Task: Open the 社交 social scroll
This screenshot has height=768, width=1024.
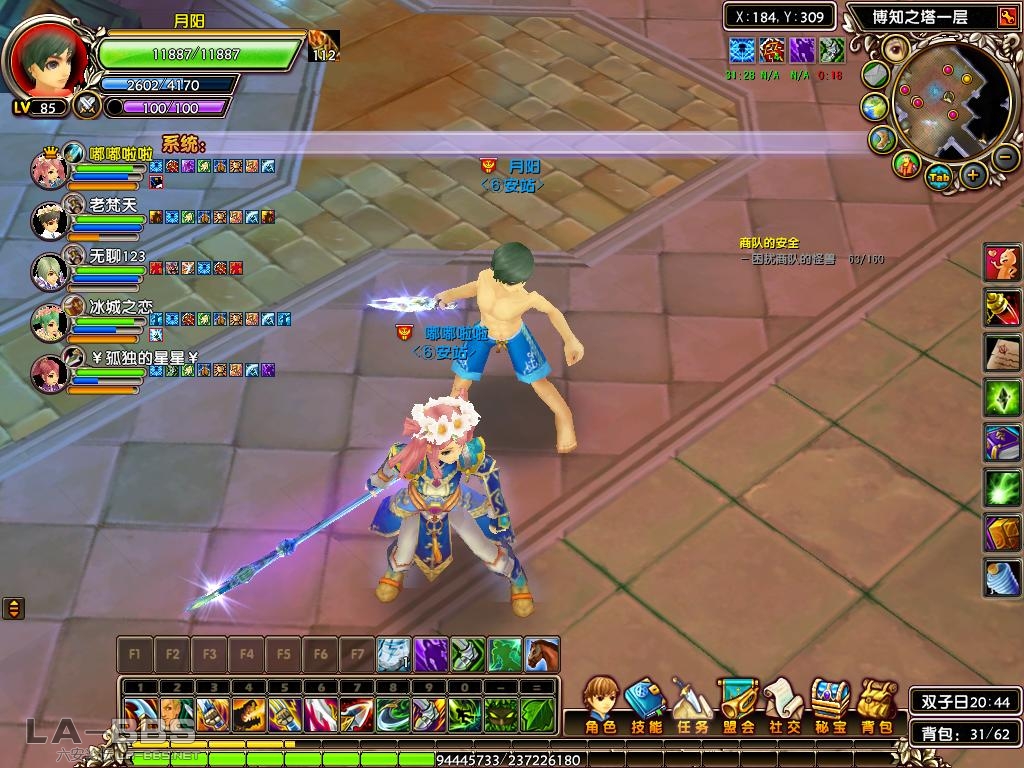Action: [x=783, y=705]
